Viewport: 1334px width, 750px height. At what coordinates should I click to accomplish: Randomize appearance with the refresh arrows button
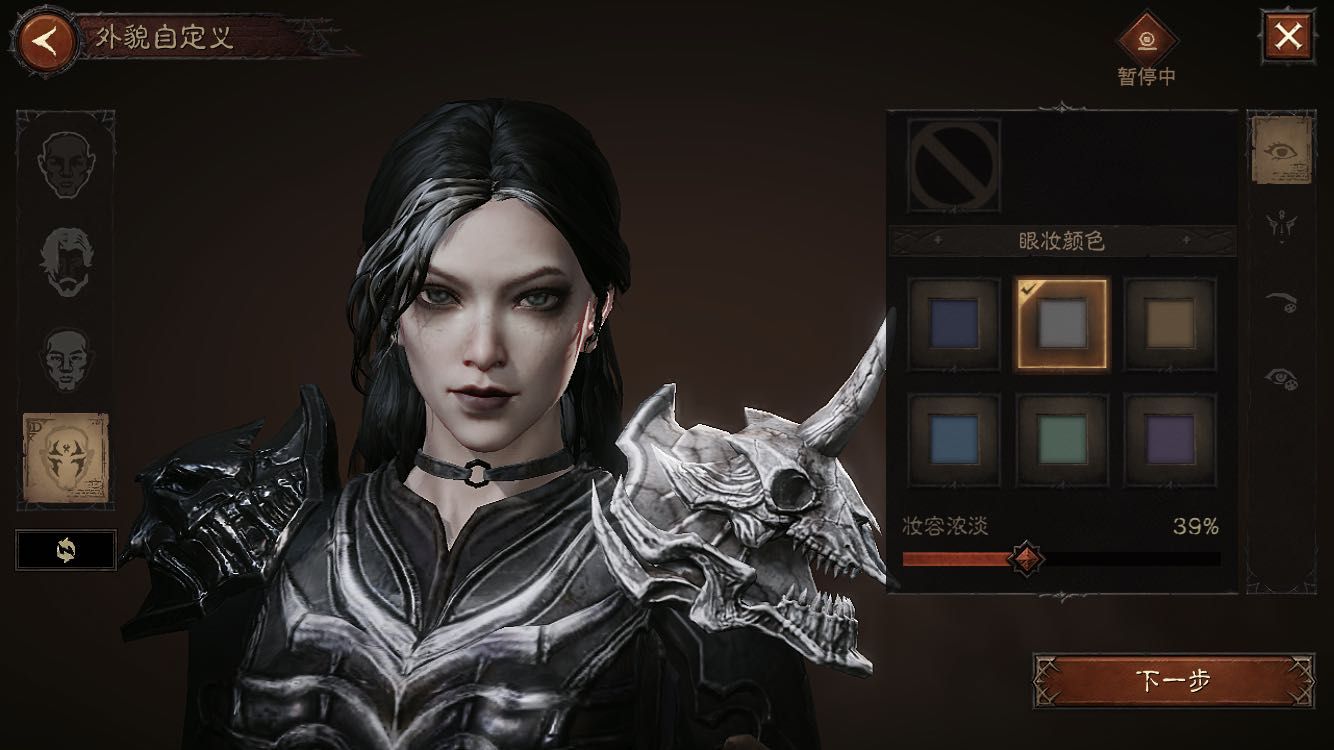66,549
